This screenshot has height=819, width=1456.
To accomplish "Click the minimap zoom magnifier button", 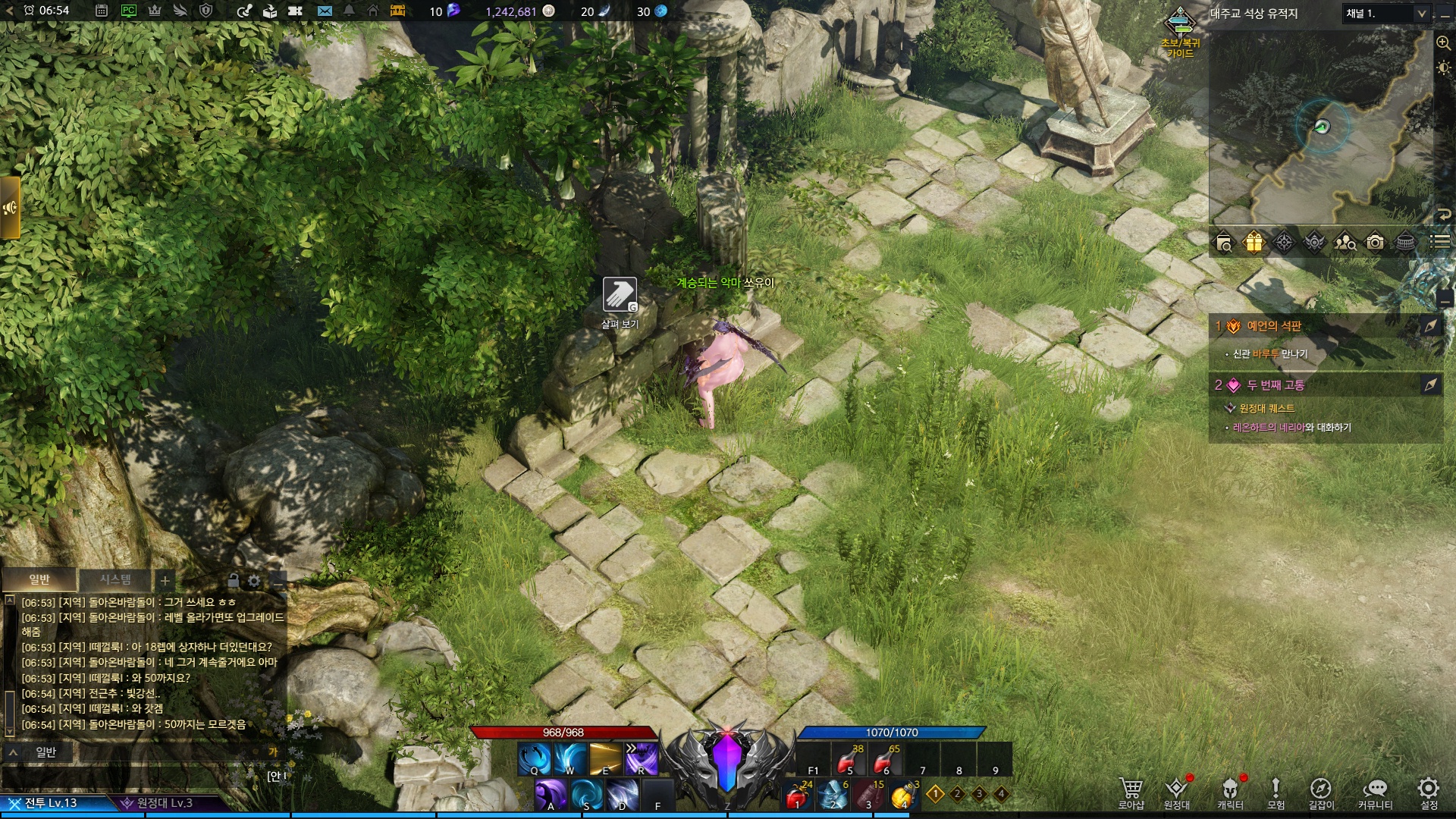I will [x=1443, y=43].
